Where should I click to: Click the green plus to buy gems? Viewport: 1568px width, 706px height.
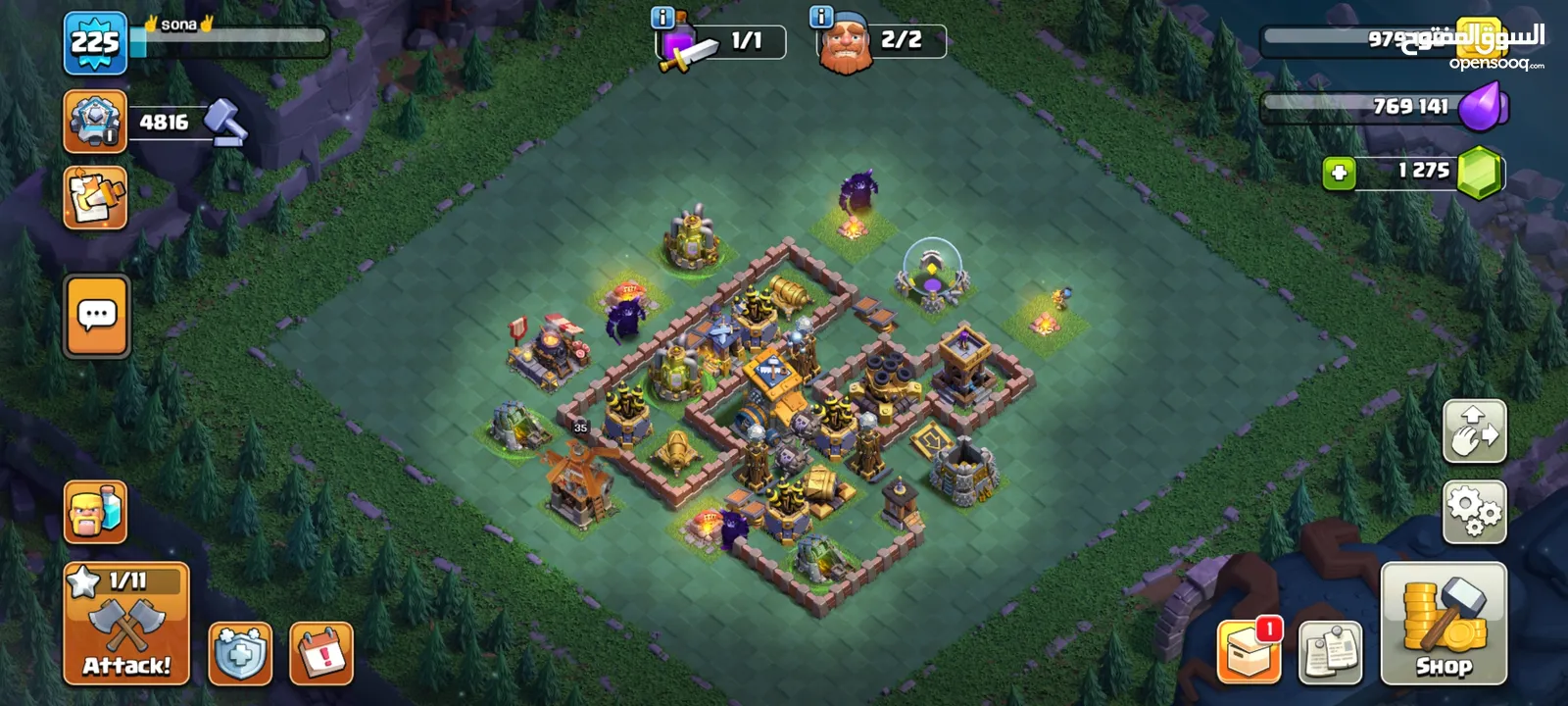click(1339, 173)
